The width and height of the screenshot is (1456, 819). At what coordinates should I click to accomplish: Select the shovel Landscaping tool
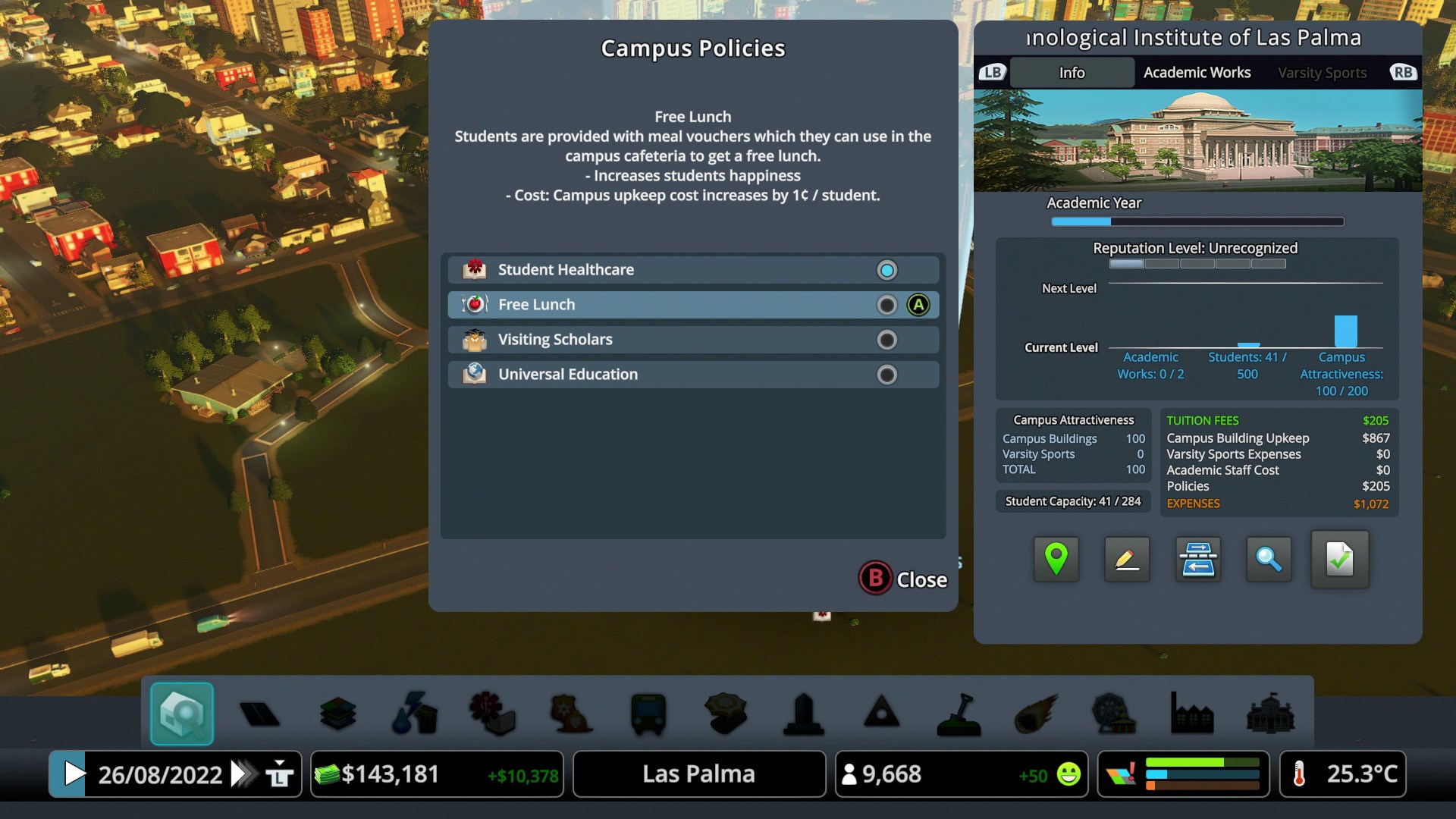[959, 714]
